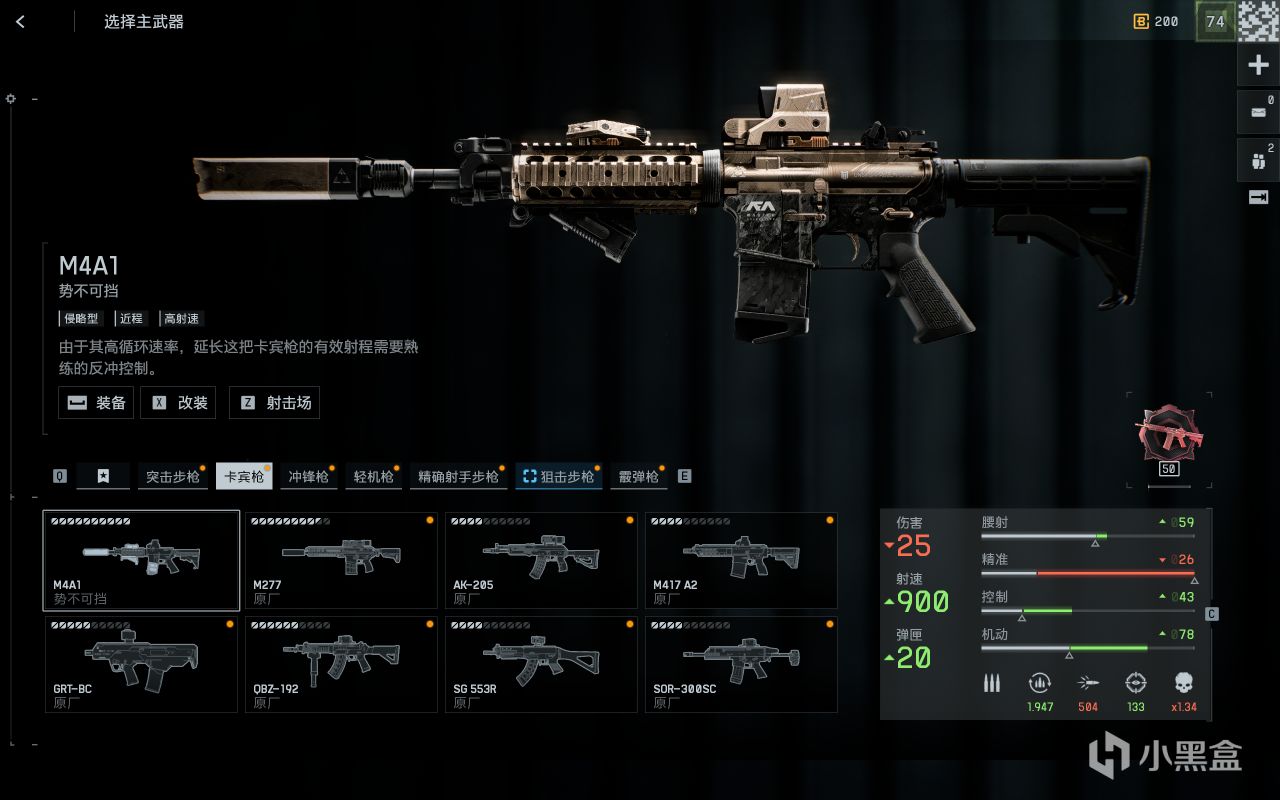Go back with the top-left arrow
1280x800 pixels.
[20, 21]
